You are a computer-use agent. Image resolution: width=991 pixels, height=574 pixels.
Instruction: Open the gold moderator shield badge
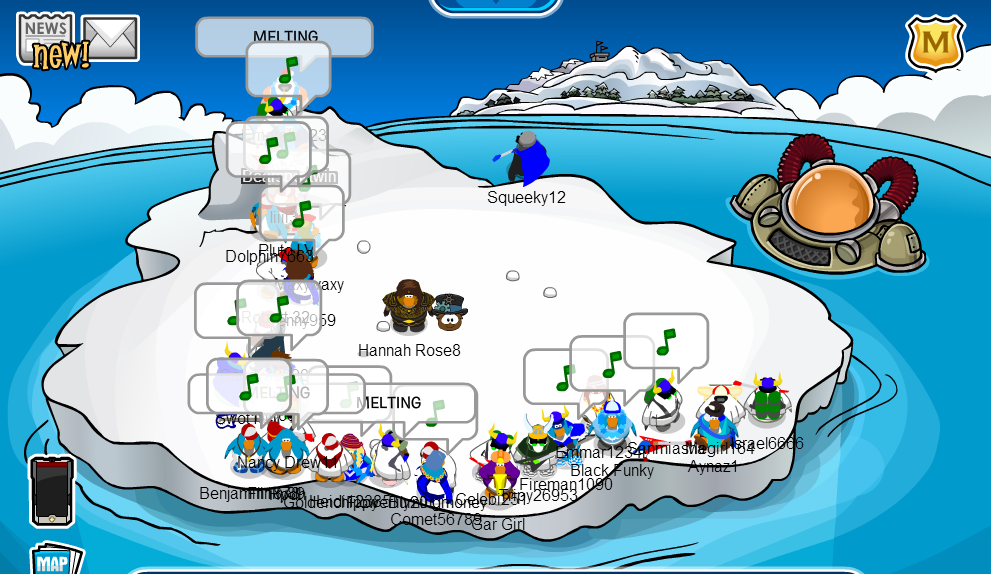(x=935, y=43)
